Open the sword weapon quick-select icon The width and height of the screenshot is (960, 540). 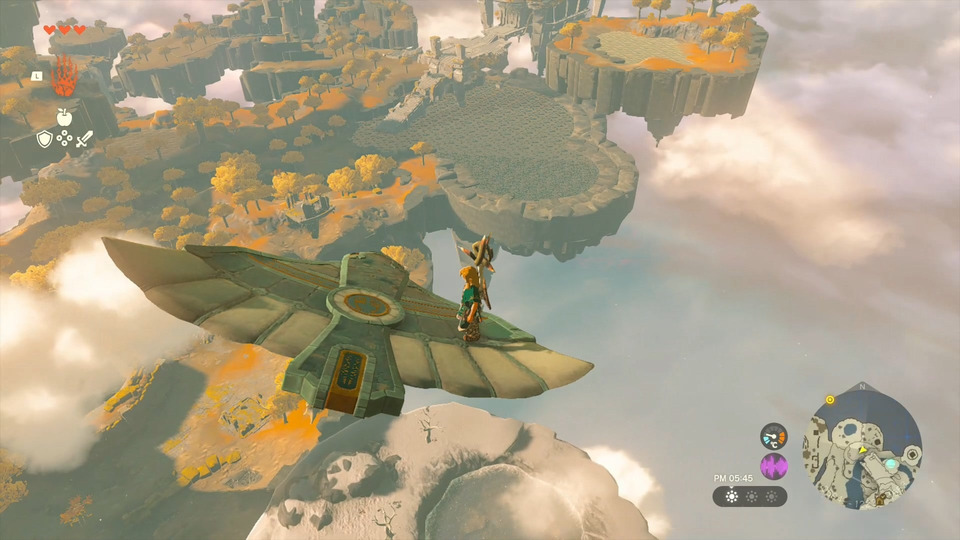click(83, 139)
